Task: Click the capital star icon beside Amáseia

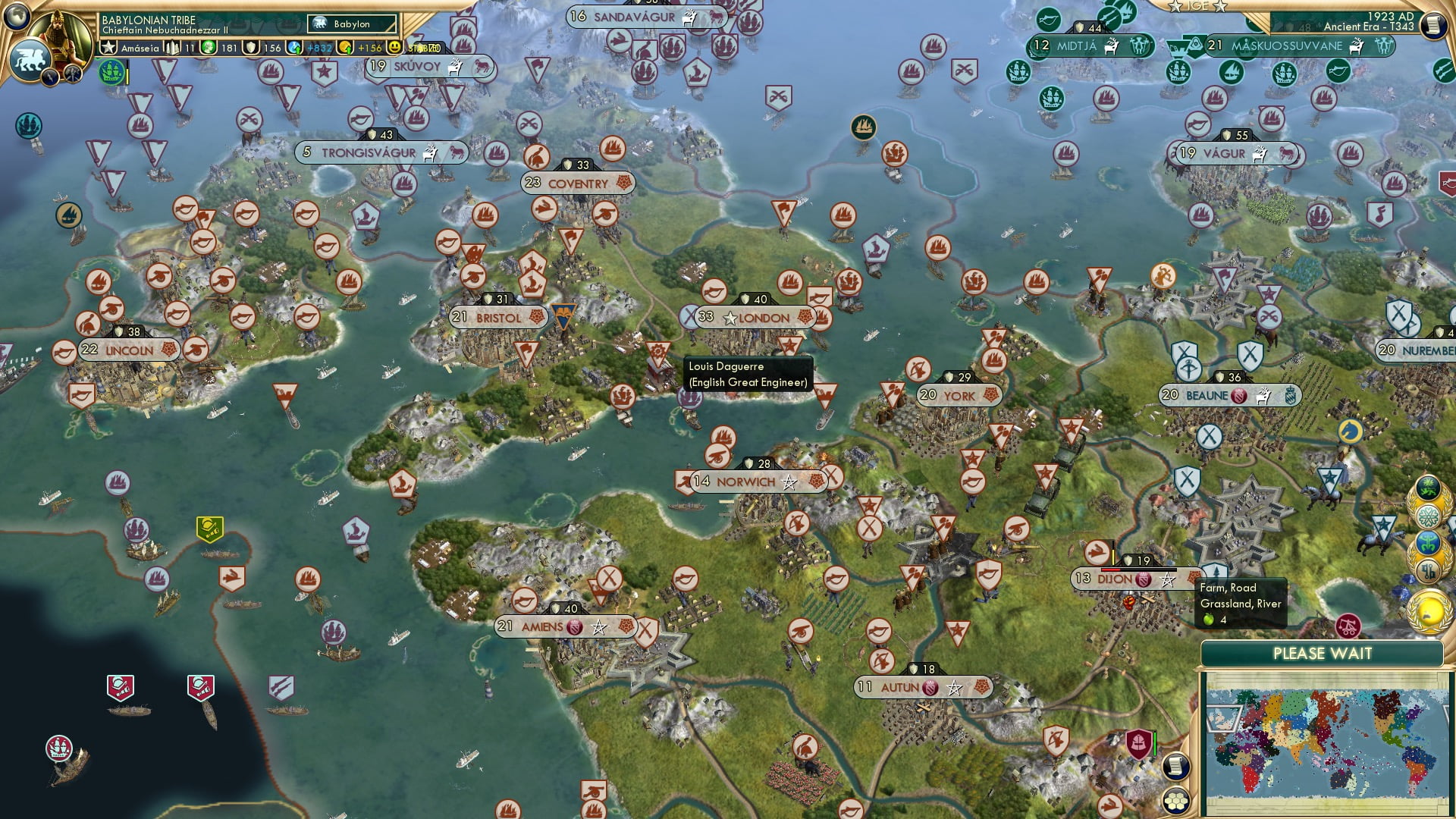Action: click(108, 47)
